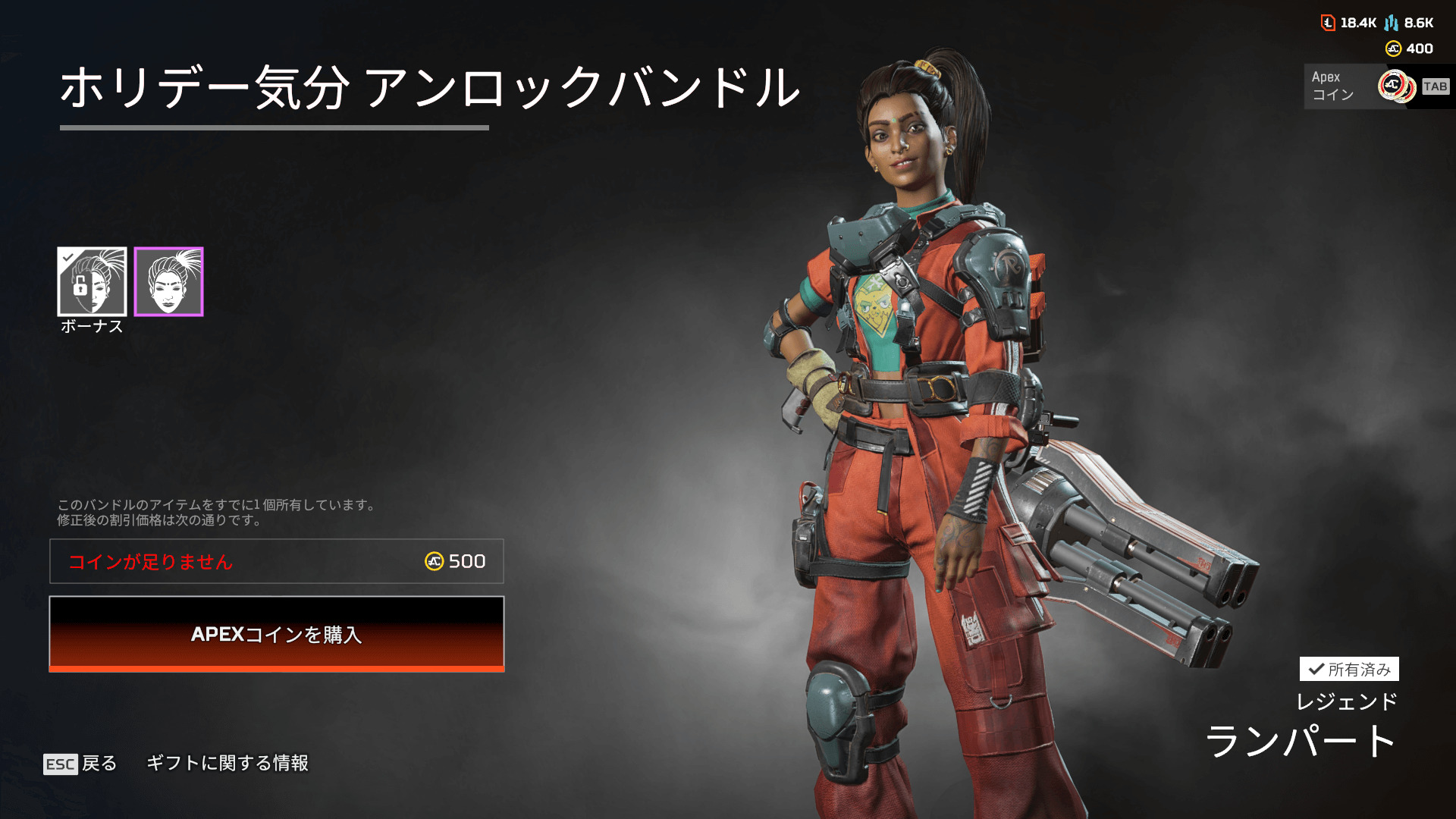Select the purple-bordered Rampart skin thumbnail
The height and width of the screenshot is (819, 1456).
point(169,281)
